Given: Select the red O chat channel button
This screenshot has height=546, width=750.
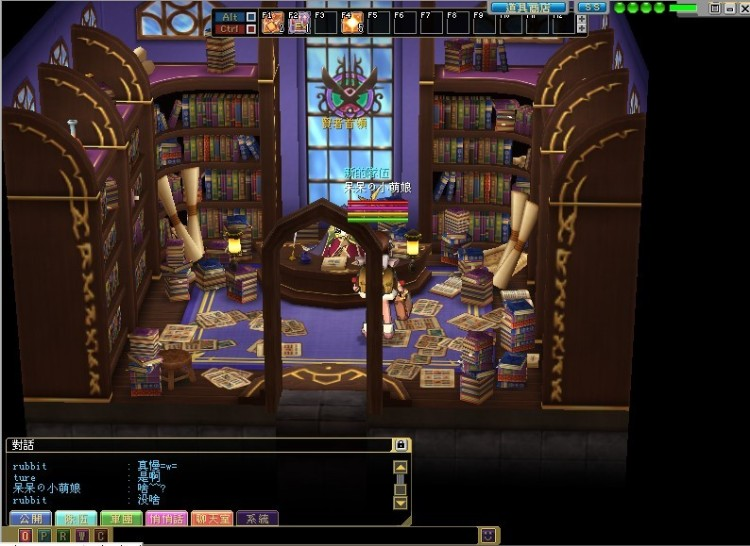Looking at the screenshot, I should point(24,536).
